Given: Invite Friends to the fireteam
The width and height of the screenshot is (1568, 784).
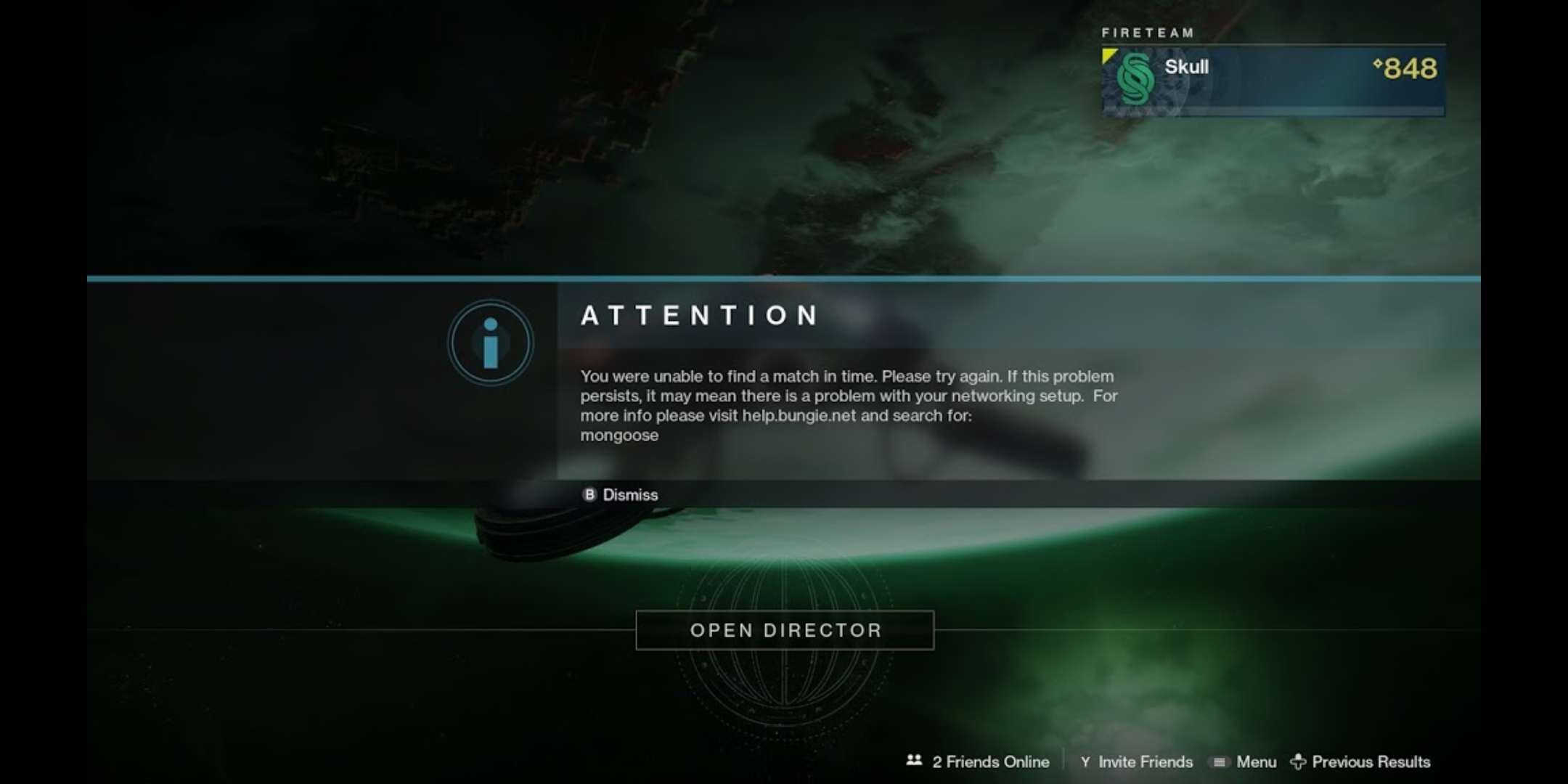Looking at the screenshot, I should coord(1137,761).
